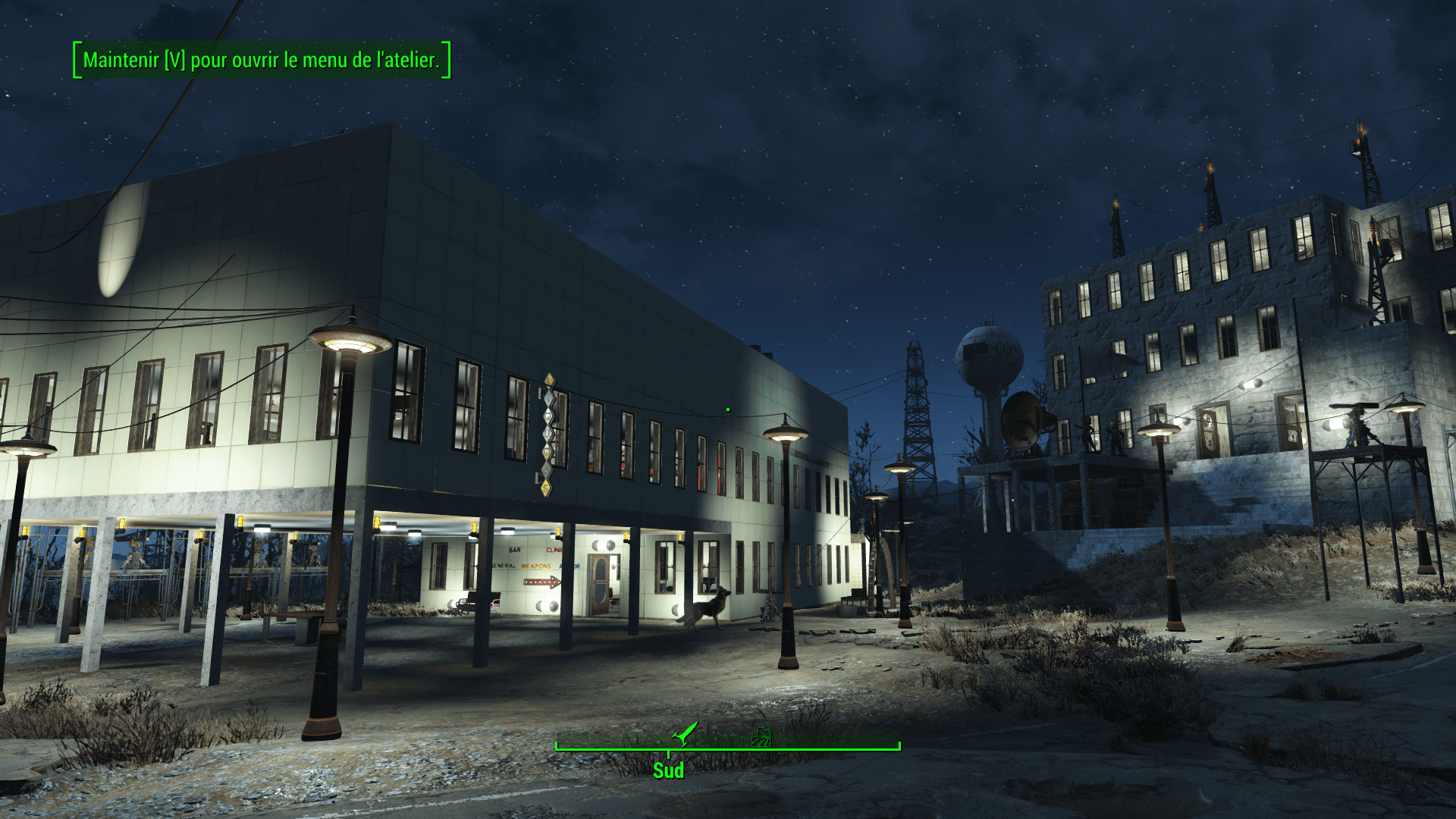Select the farm location marker on the compass
1456x819 pixels.
pos(761,736)
